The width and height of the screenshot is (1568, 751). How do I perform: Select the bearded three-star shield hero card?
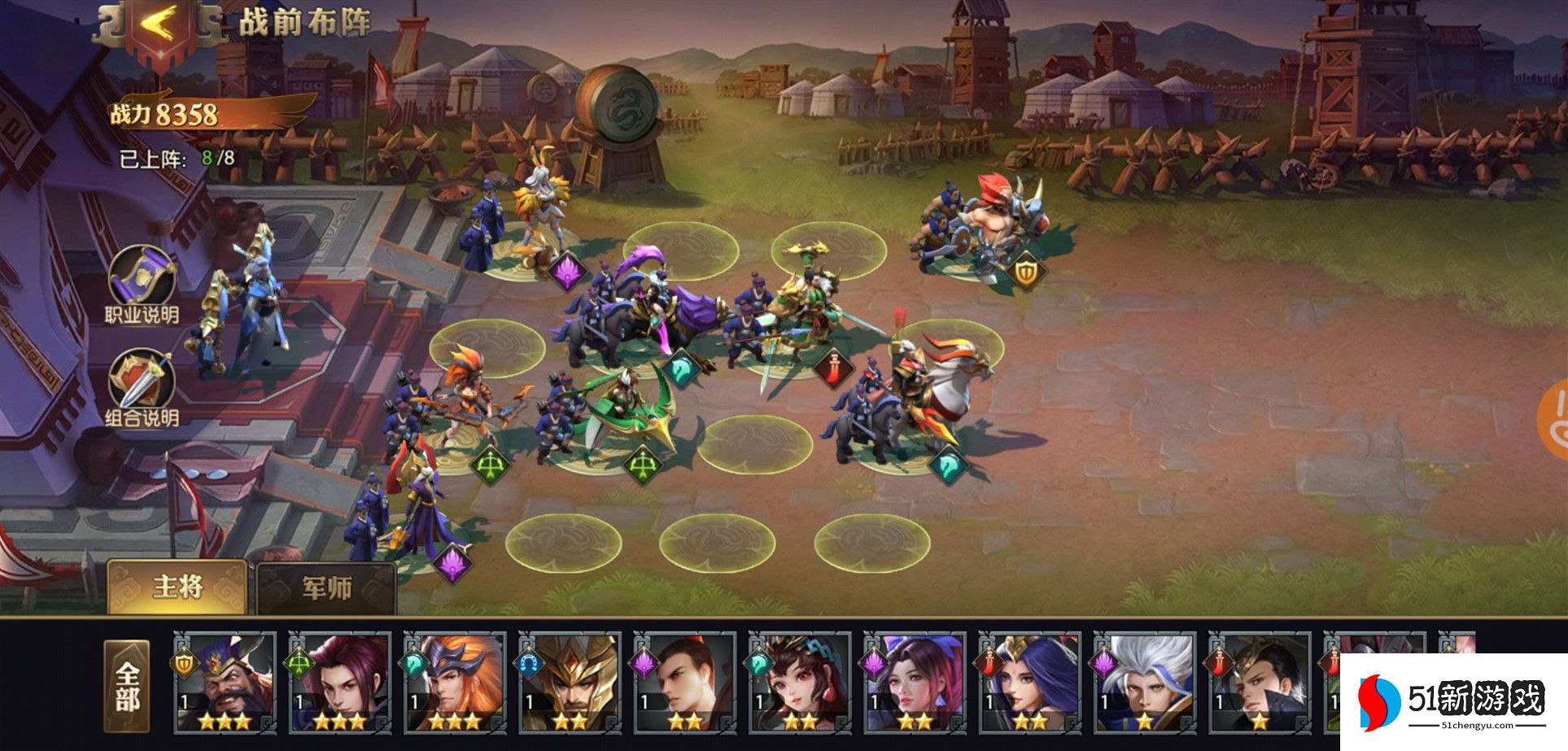(225, 683)
